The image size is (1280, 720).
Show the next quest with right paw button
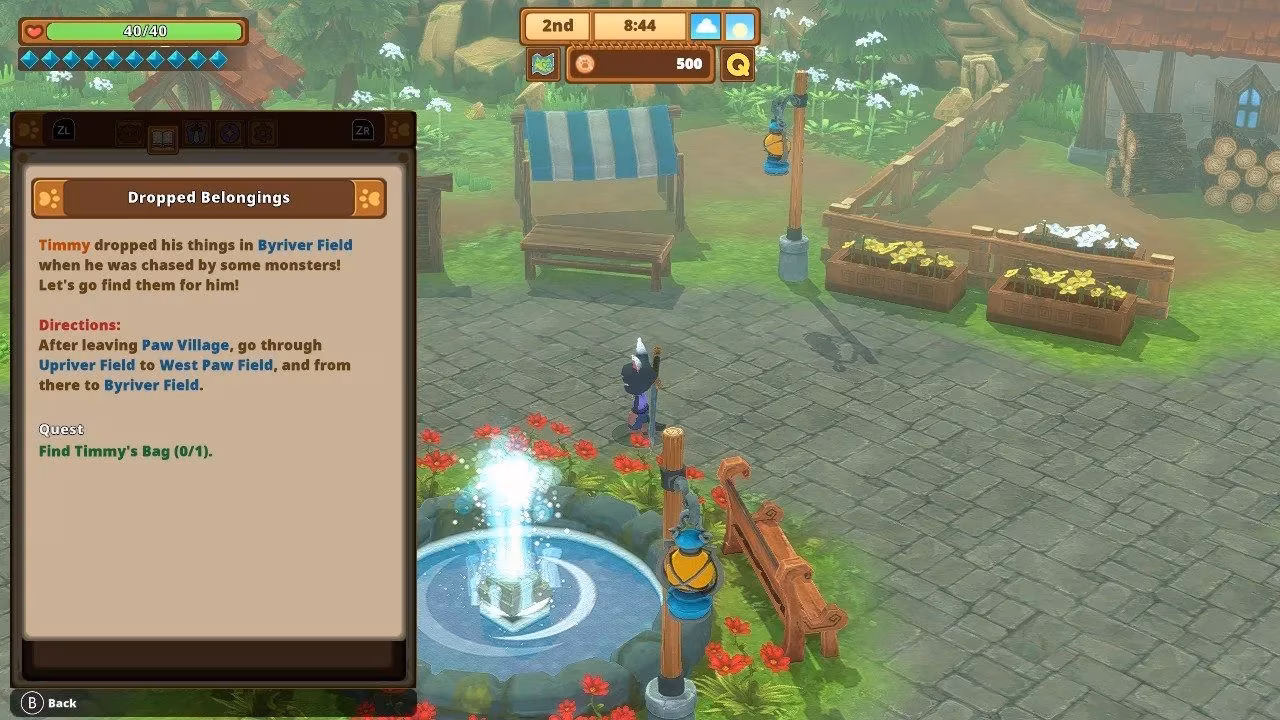(x=369, y=198)
